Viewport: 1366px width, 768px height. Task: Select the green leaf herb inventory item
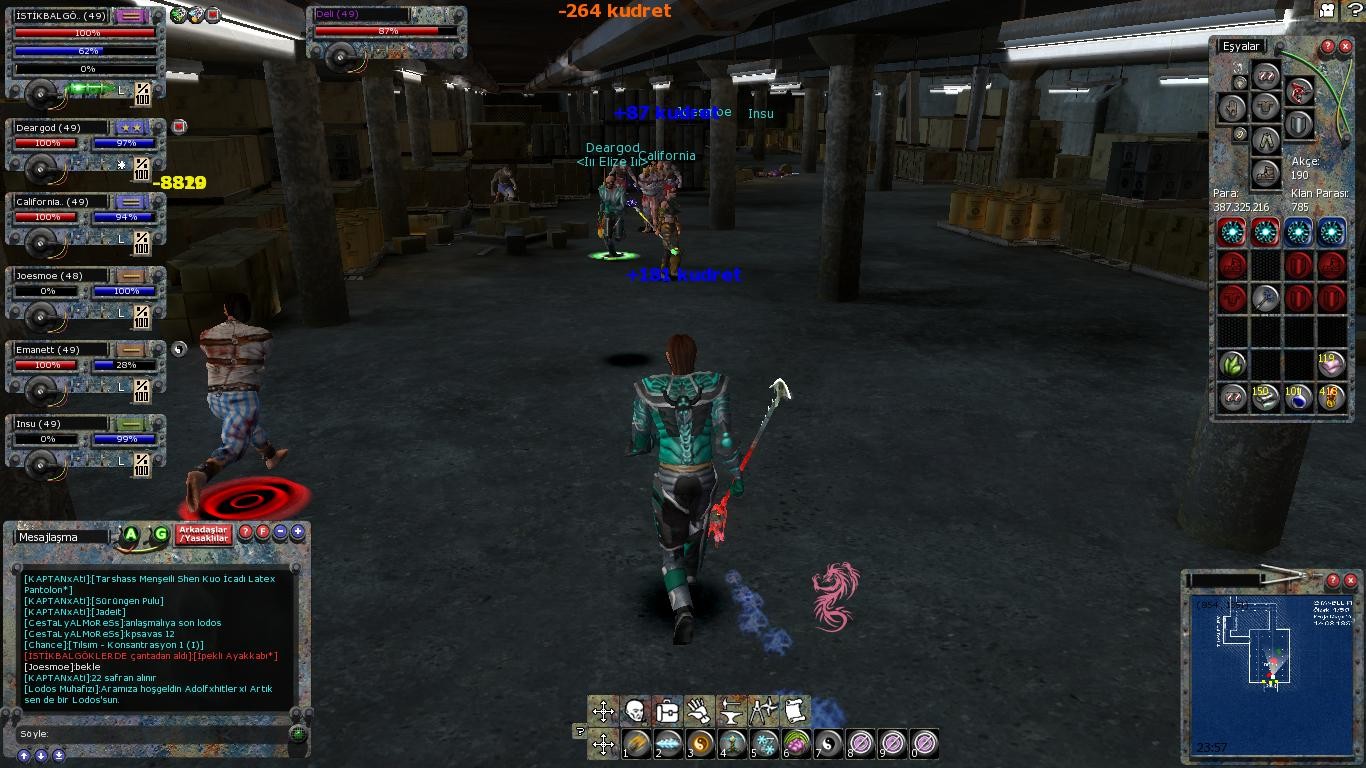tap(1232, 363)
